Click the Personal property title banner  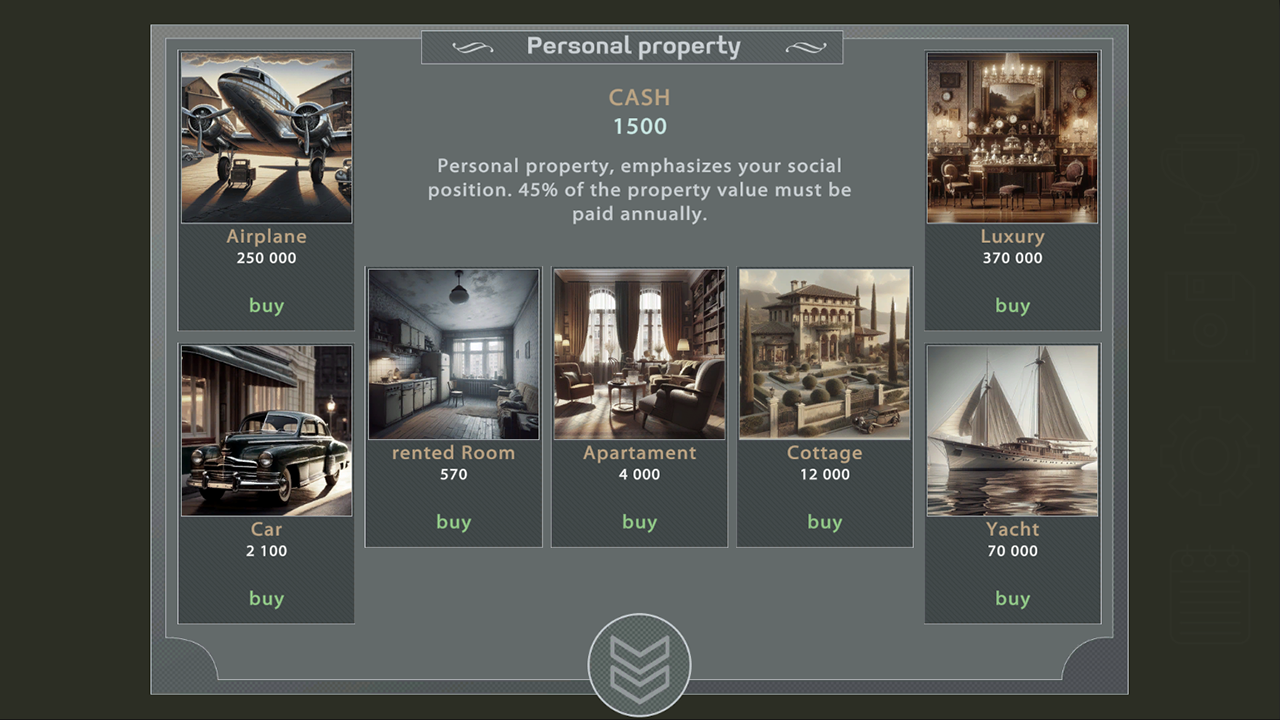click(x=633, y=46)
